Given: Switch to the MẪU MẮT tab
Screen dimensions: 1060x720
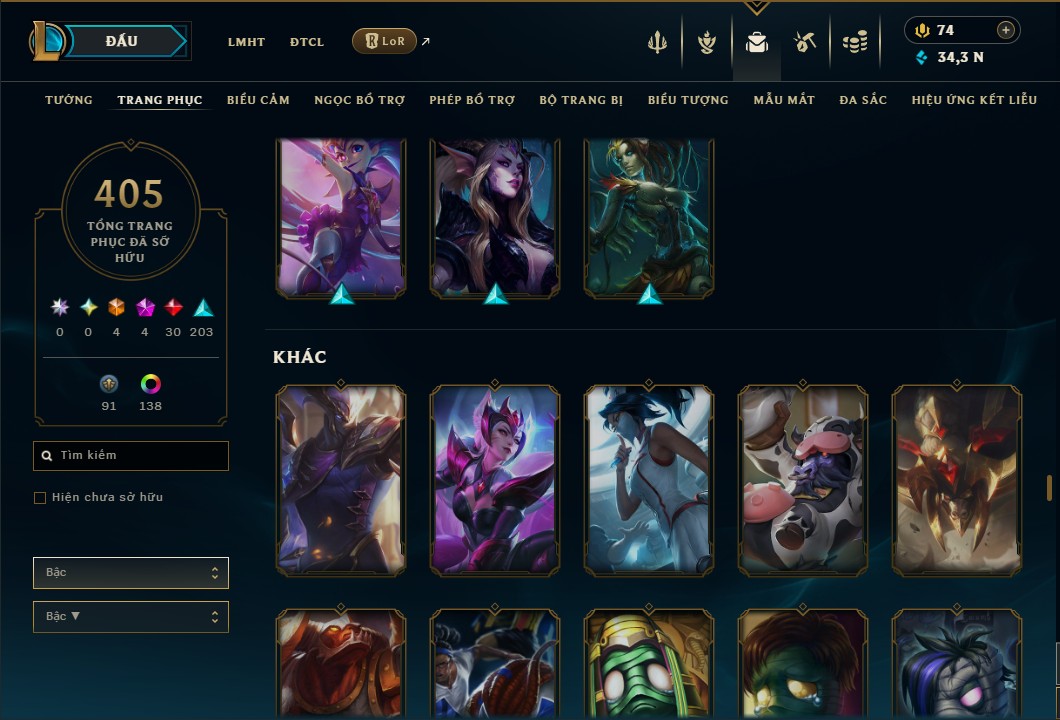Looking at the screenshot, I should point(784,100).
